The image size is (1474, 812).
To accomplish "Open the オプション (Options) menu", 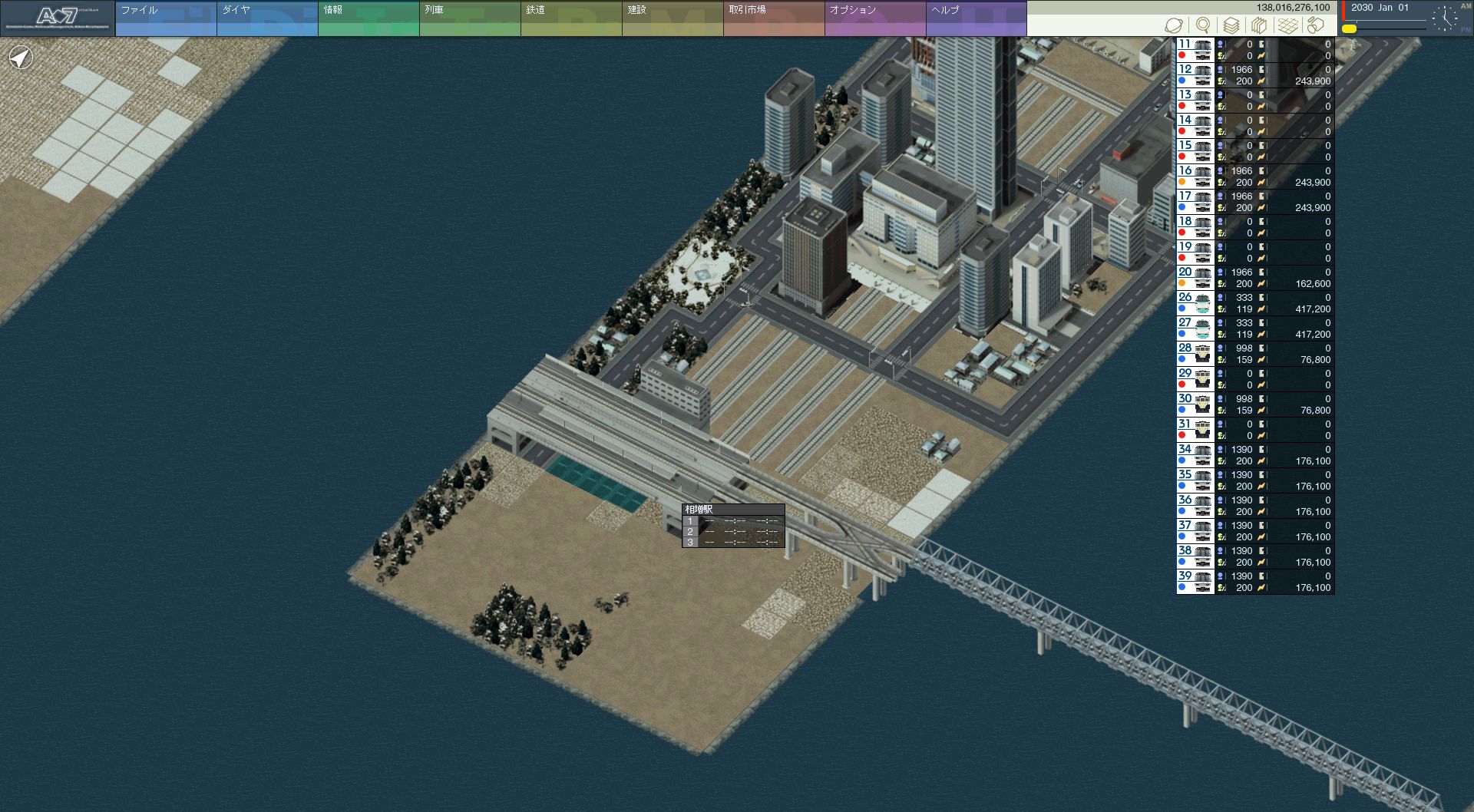I will pos(874,18).
